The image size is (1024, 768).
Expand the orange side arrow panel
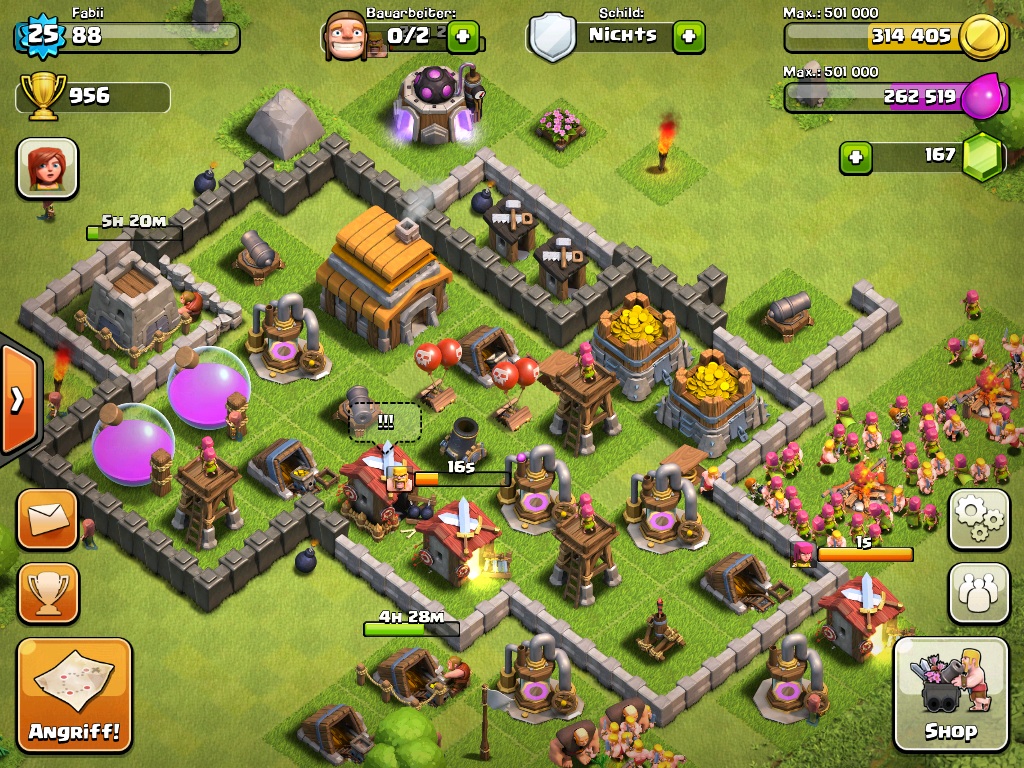pos(17,400)
